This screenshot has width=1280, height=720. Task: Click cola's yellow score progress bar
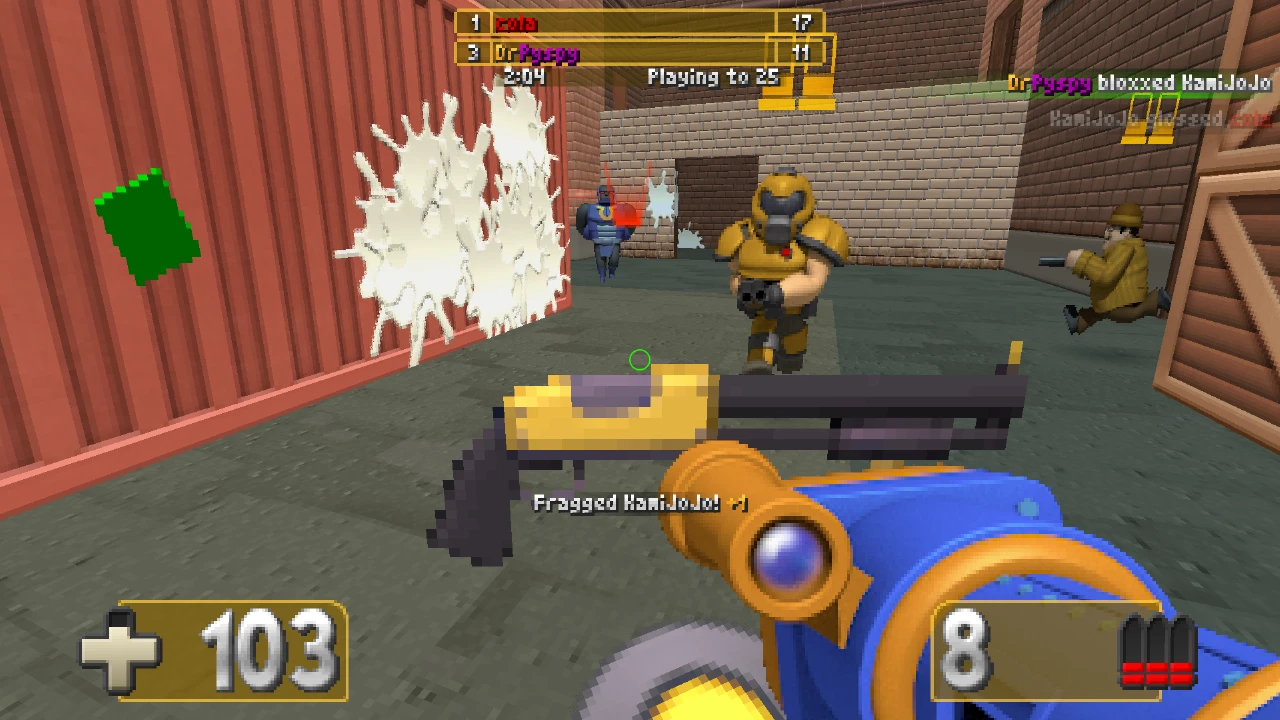pos(640,22)
